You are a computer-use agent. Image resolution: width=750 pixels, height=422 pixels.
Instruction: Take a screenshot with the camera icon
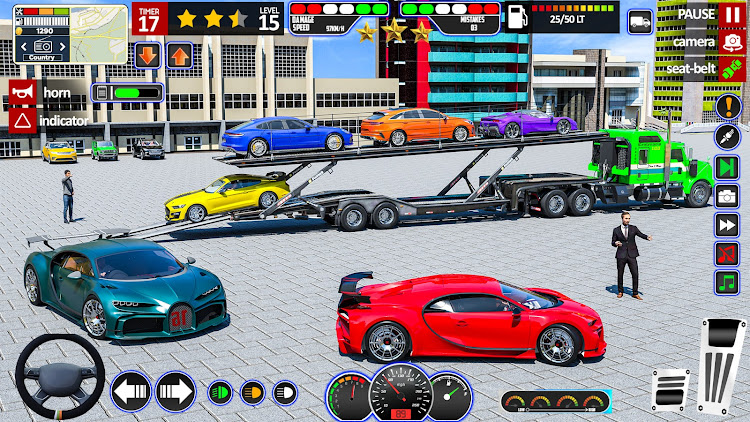[x=727, y=196]
